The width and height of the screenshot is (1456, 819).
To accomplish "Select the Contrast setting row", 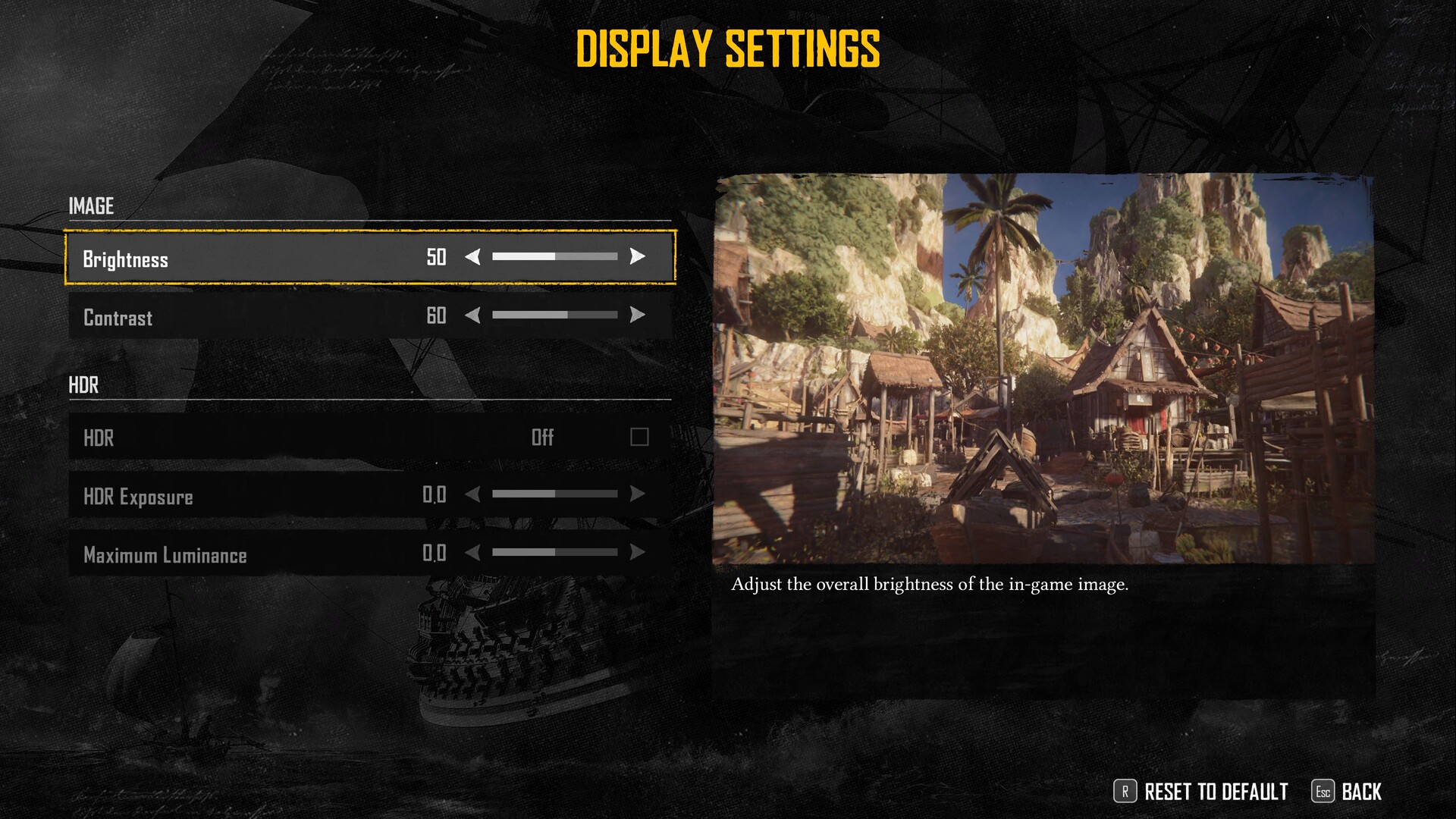I will pyautogui.click(x=227, y=316).
